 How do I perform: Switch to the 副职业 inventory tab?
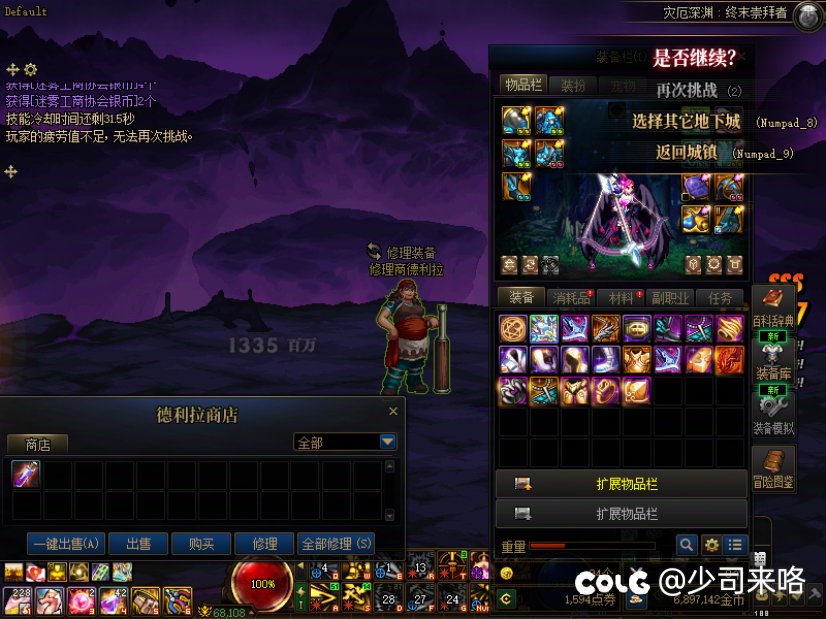point(670,298)
